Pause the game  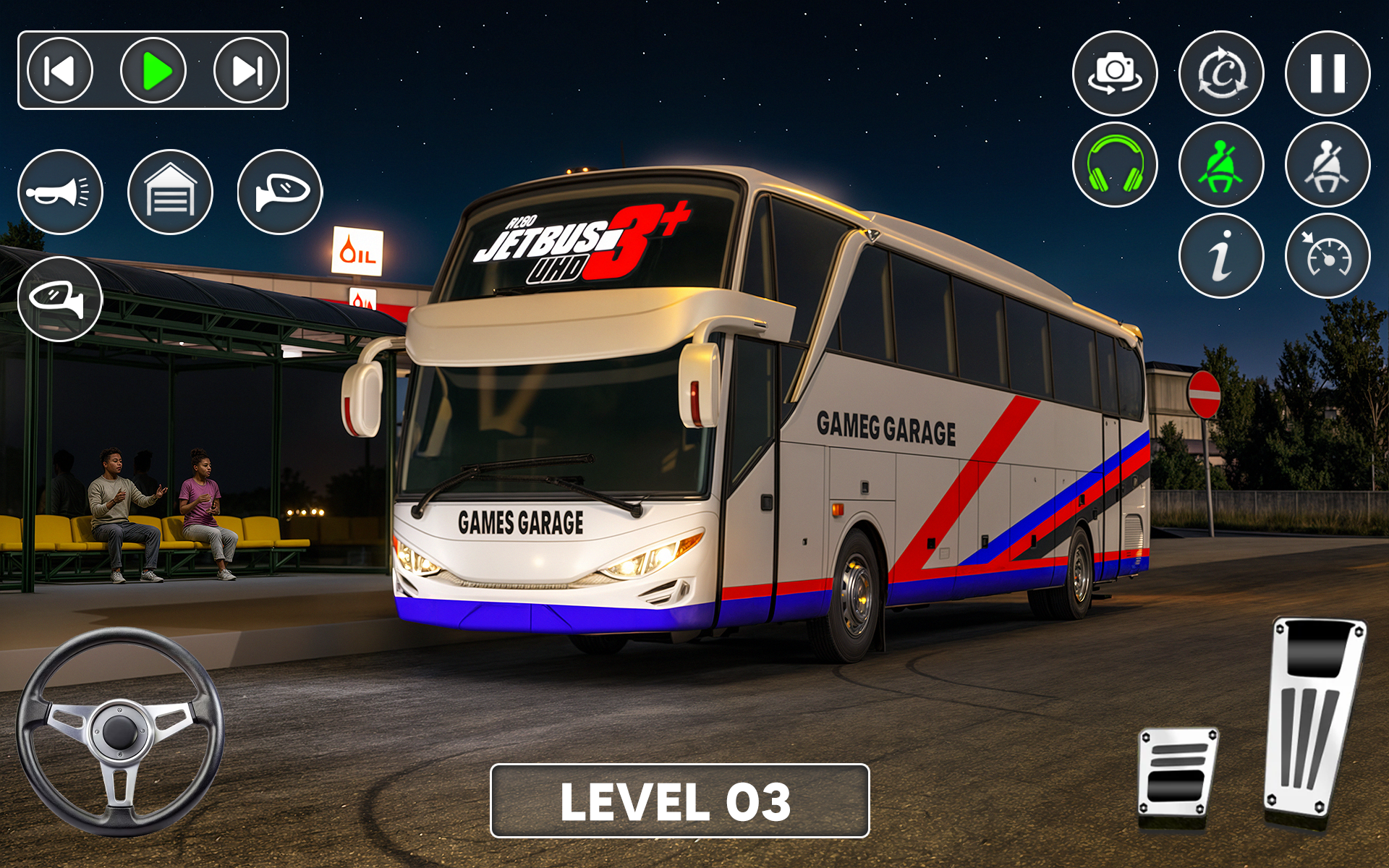[1328, 73]
